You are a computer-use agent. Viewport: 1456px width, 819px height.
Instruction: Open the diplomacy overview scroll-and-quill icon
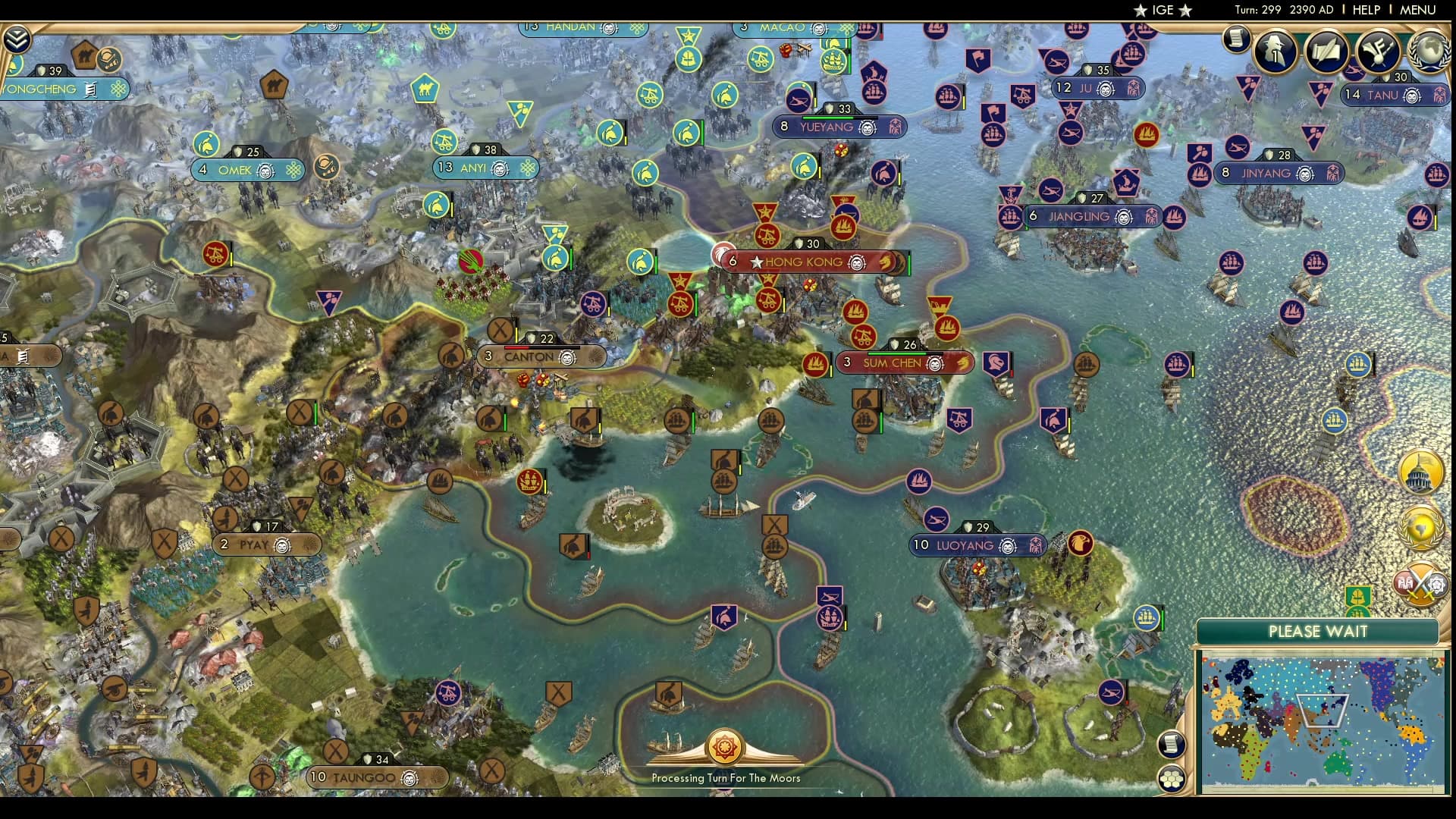pos(1325,52)
